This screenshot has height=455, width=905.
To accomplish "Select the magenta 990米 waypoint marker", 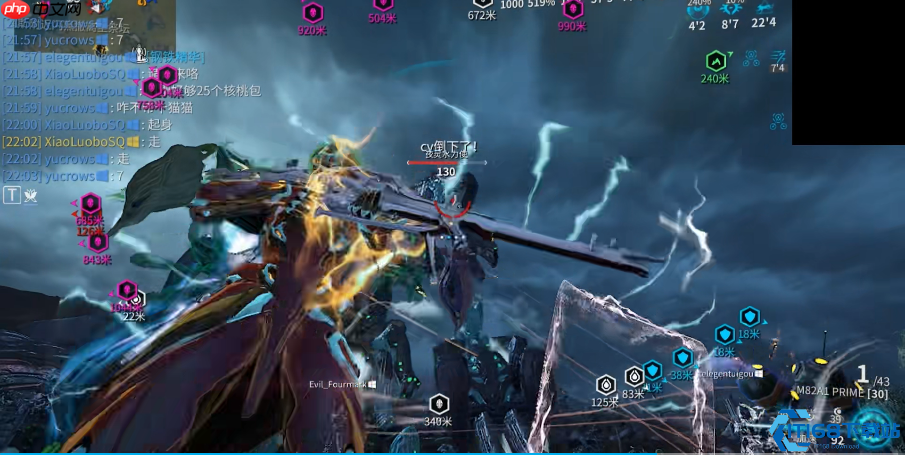I will pyautogui.click(x=571, y=9).
